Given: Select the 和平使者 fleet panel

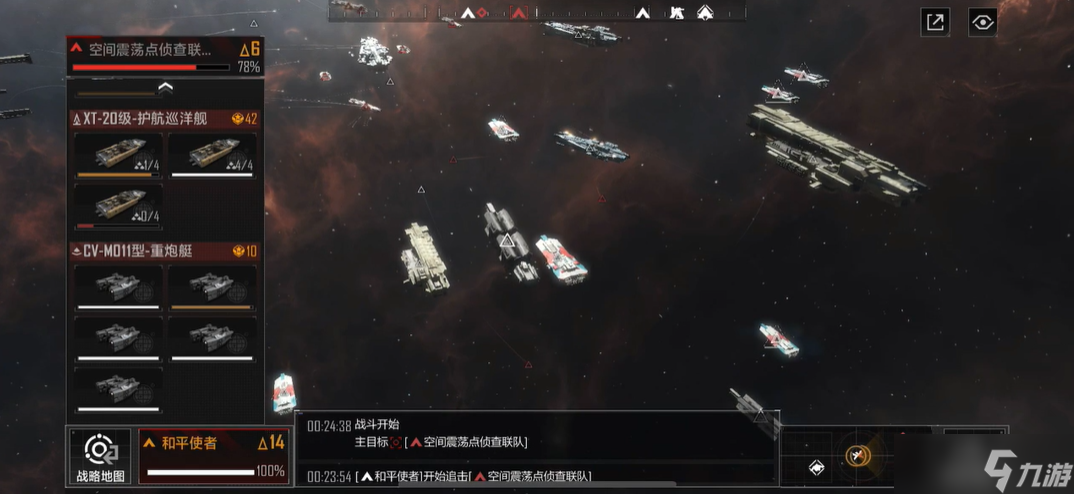Looking at the screenshot, I should (213, 456).
